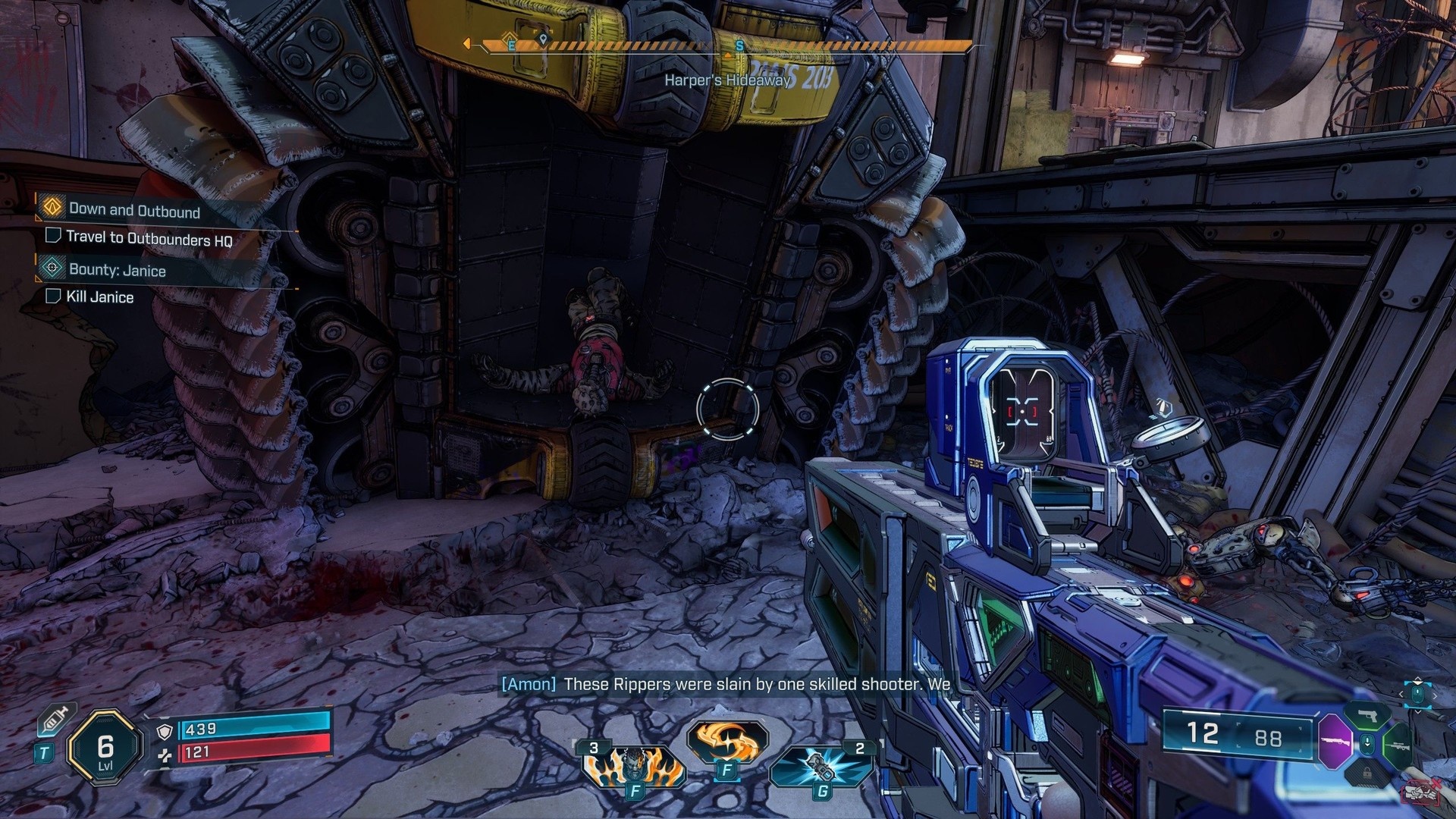Throw the grenade ordnance ability
The height and width of the screenshot is (819, 1456).
819,767
